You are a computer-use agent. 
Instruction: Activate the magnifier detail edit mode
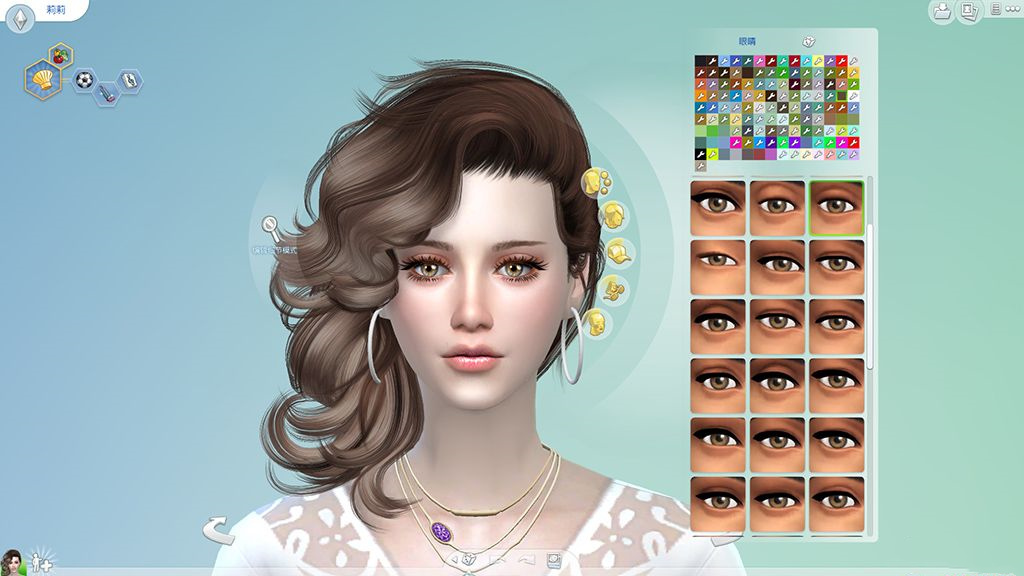[270, 227]
